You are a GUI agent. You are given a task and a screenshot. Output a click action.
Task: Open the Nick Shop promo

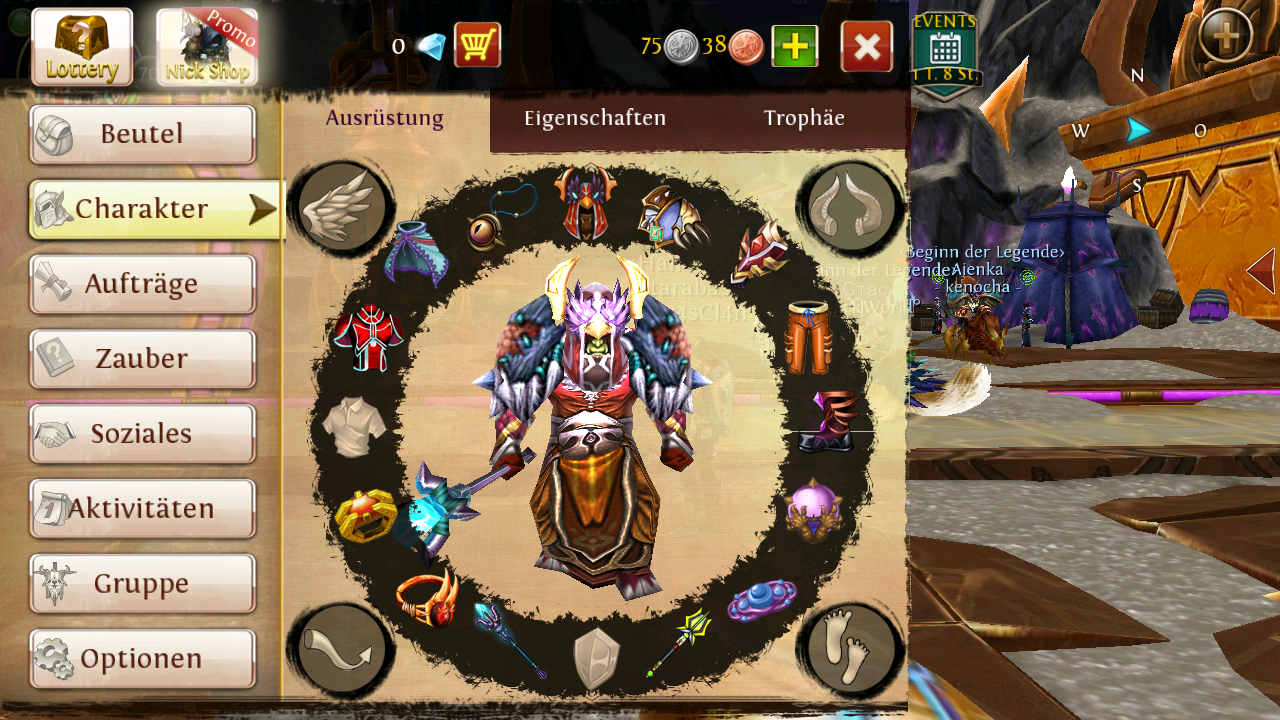(x=207, y=47)
